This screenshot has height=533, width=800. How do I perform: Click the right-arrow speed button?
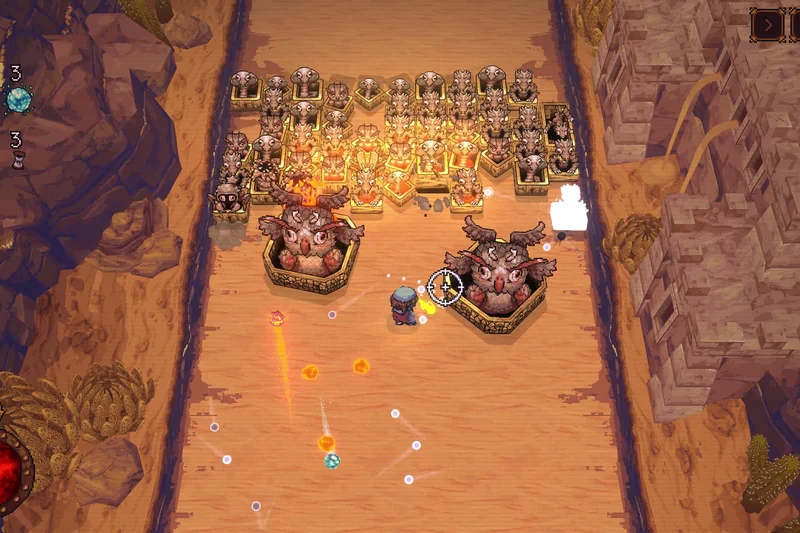[766, 24]
